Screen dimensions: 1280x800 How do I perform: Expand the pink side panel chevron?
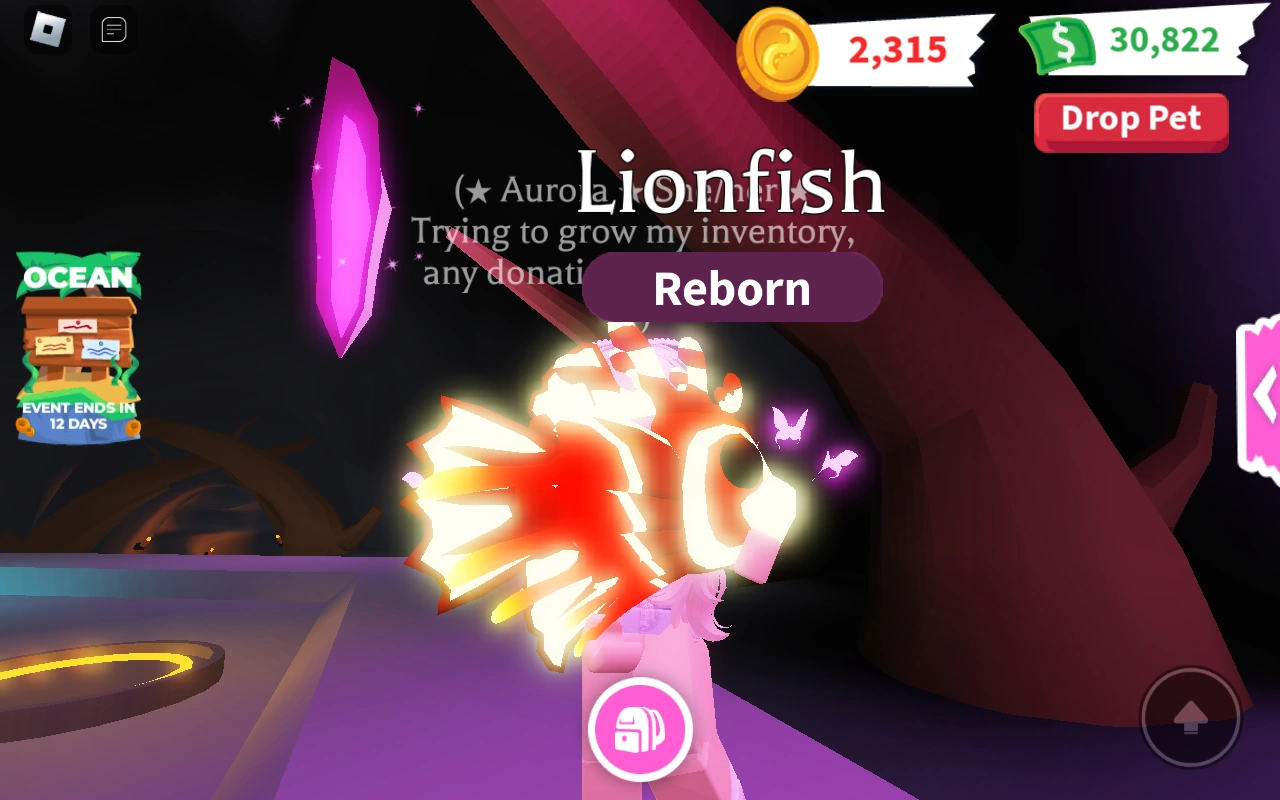[1263, 395]
